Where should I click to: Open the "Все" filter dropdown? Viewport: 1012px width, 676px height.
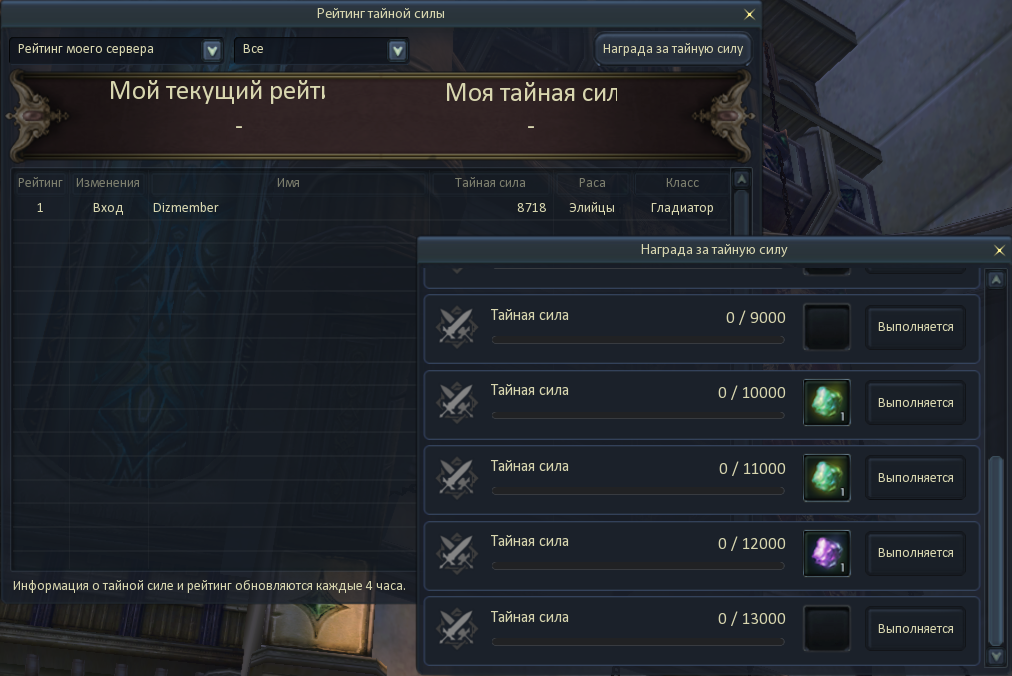pos(397,50)
